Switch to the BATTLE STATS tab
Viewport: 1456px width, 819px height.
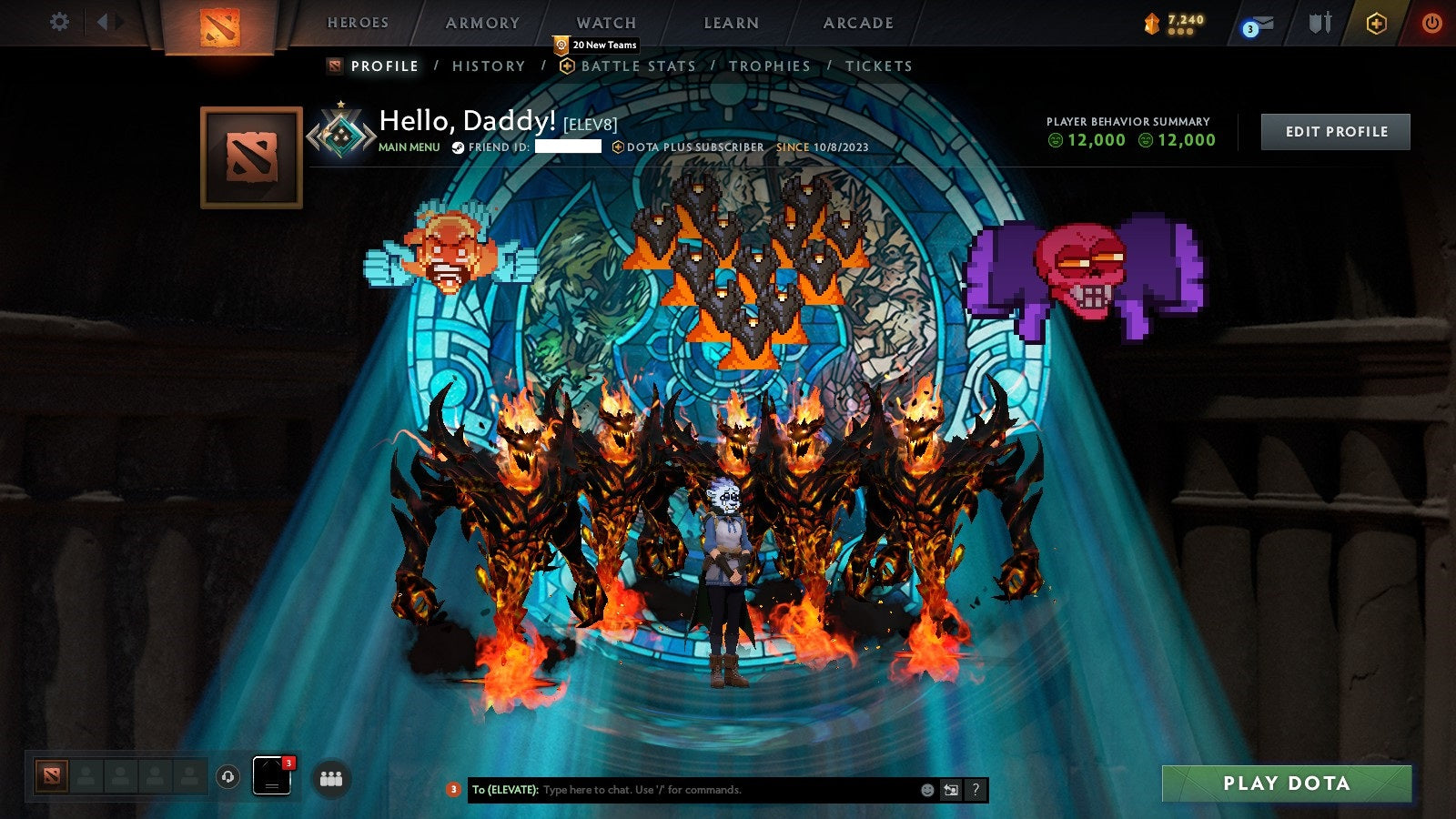[637, 66]
